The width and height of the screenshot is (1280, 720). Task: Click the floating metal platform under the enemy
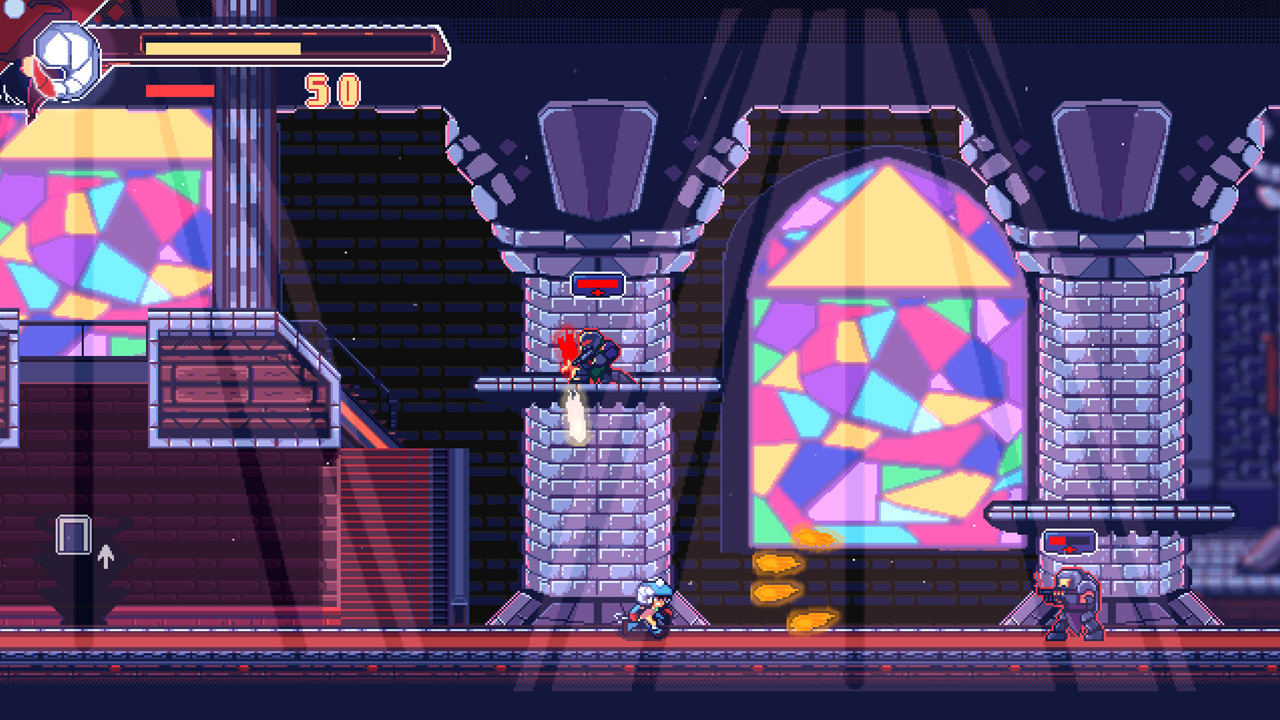[x=600, y=381]
